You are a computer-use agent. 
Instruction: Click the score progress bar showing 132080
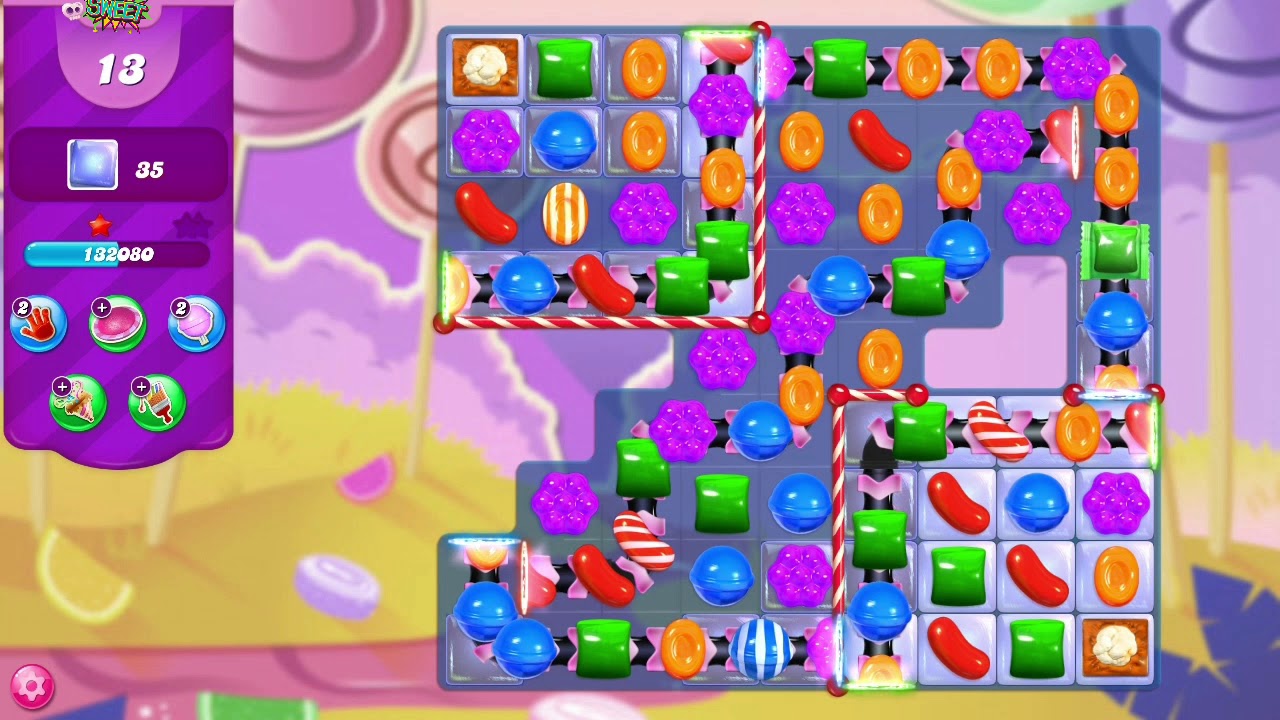click(119, 255)
